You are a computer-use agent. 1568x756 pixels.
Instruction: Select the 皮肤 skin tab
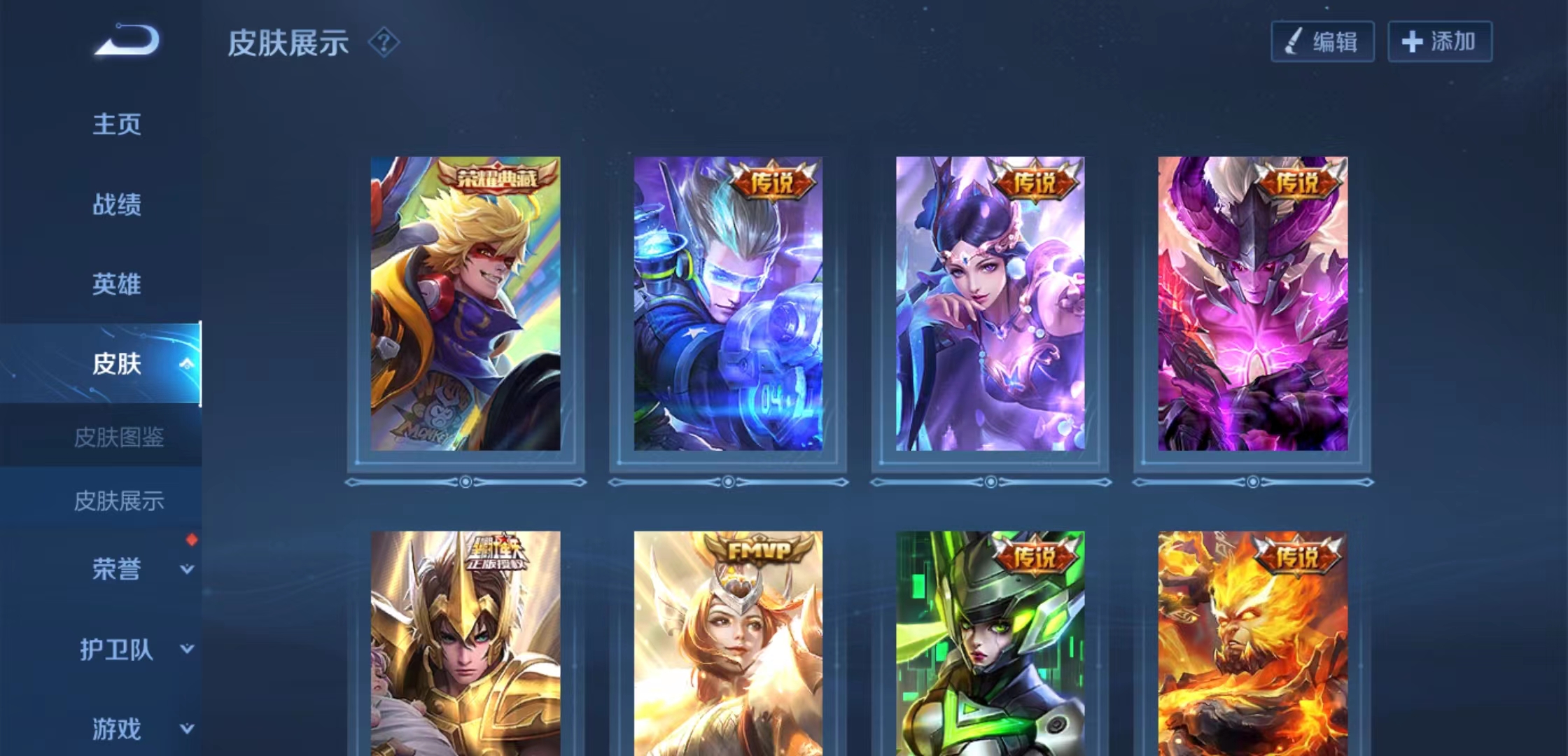pos(117,364)
